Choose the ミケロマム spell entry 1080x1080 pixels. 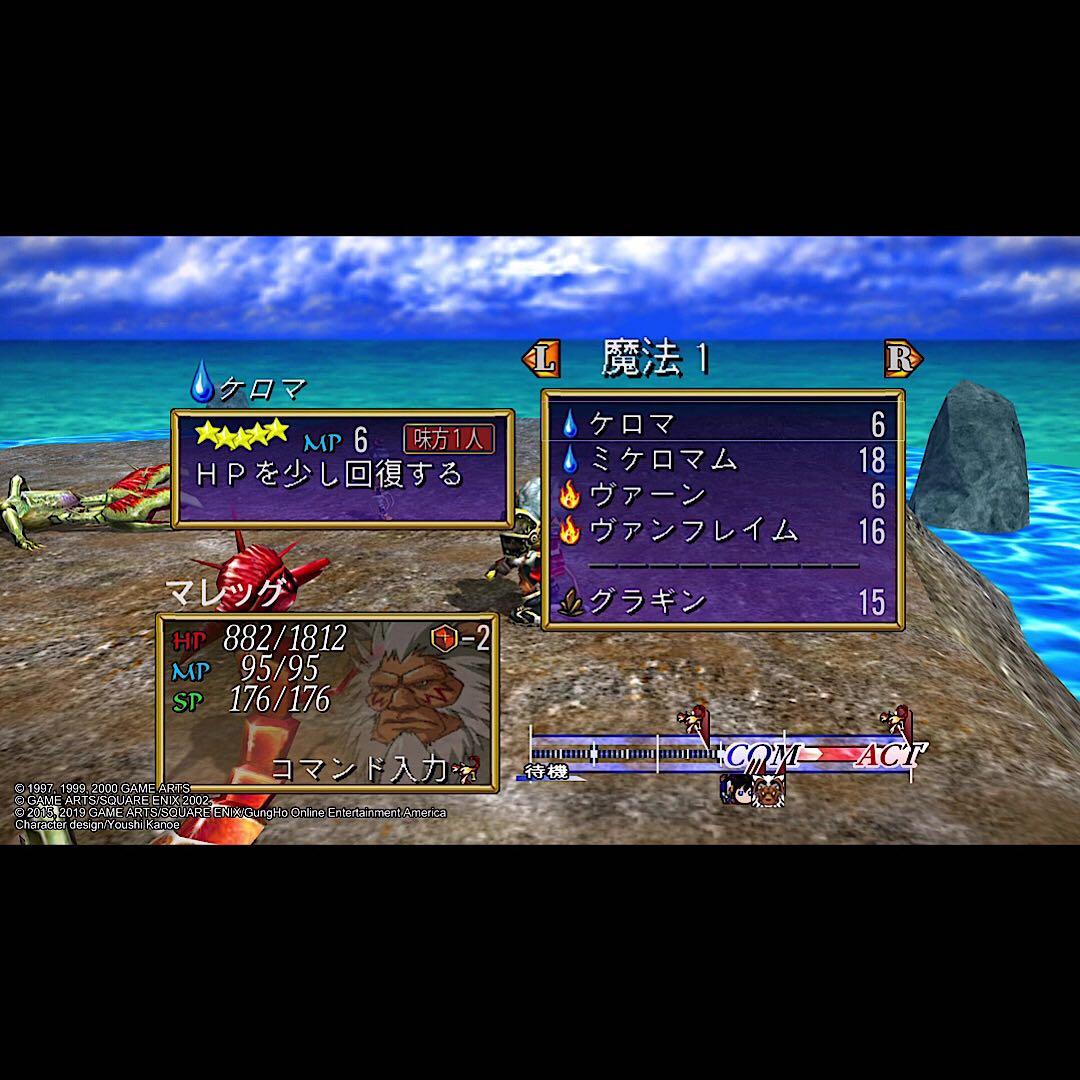point(720,460)
